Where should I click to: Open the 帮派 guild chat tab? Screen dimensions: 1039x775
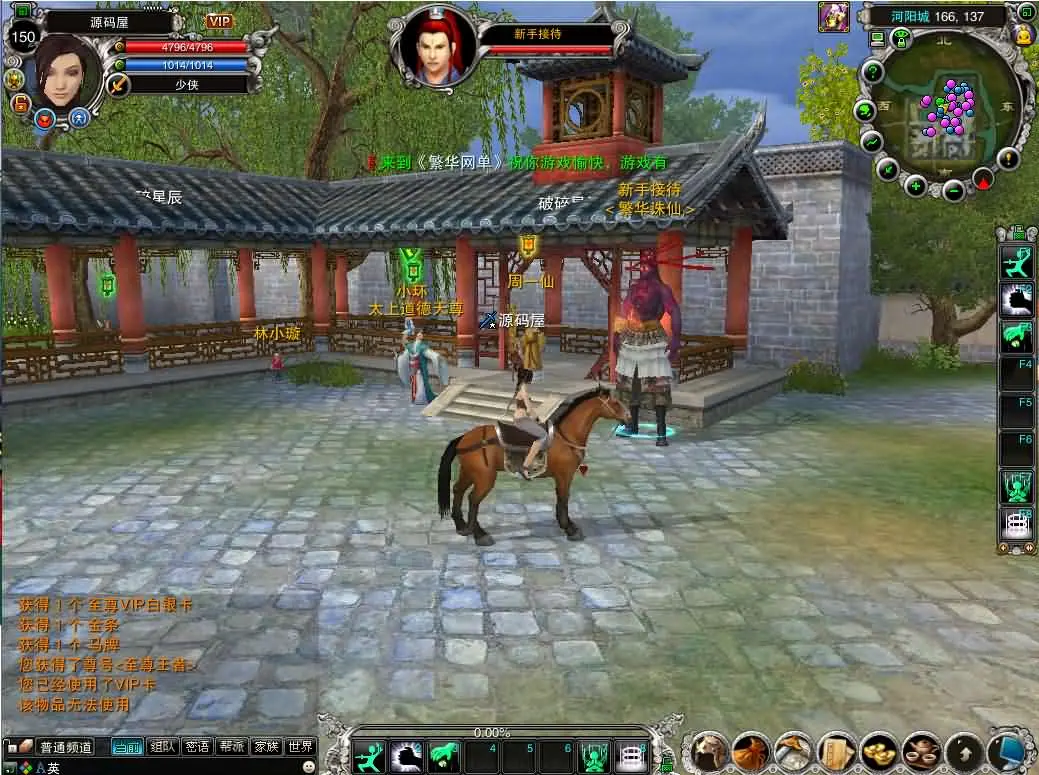click(232, 746)
